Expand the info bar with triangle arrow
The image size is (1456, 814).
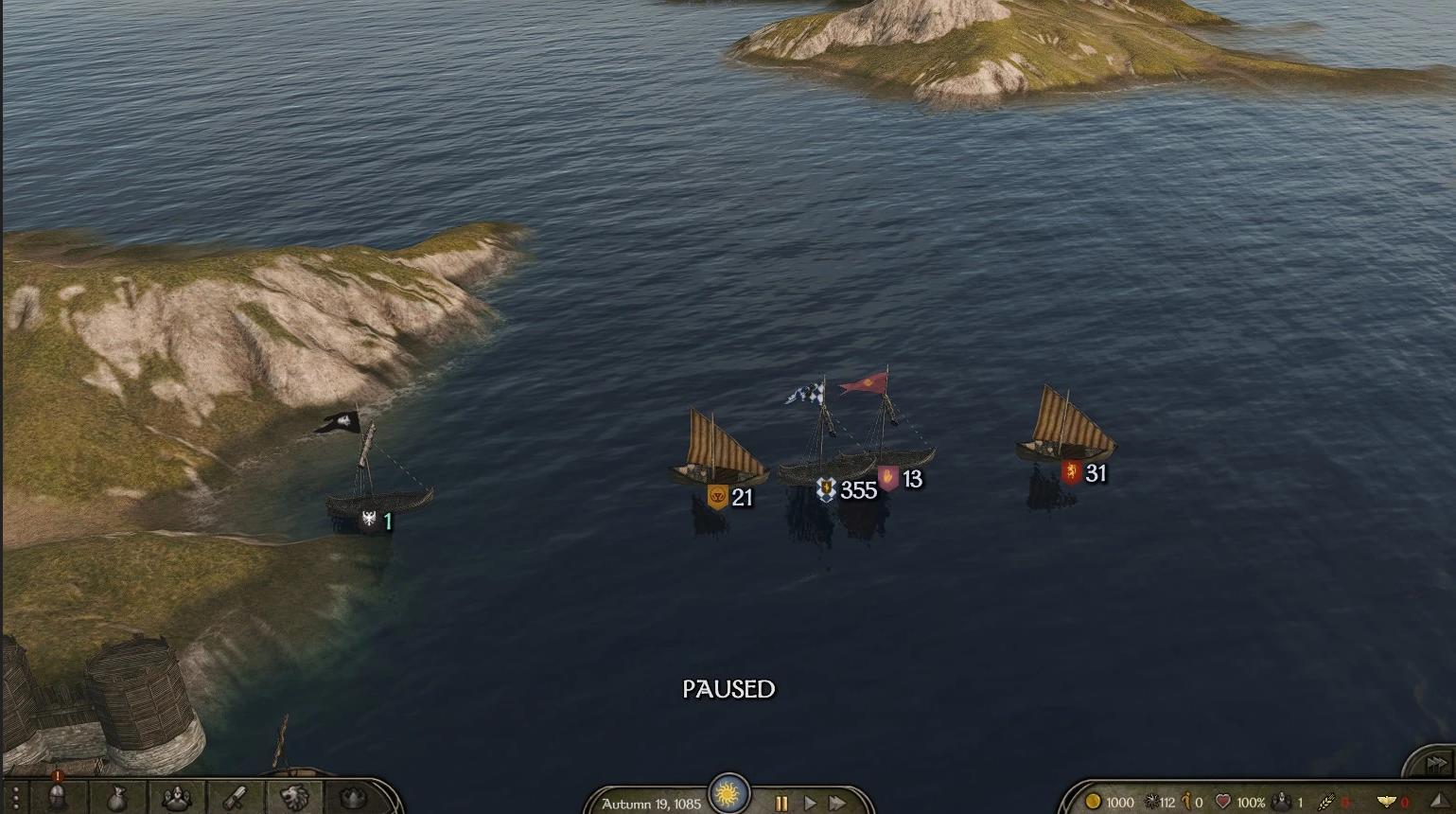(x=1439, y=802)
